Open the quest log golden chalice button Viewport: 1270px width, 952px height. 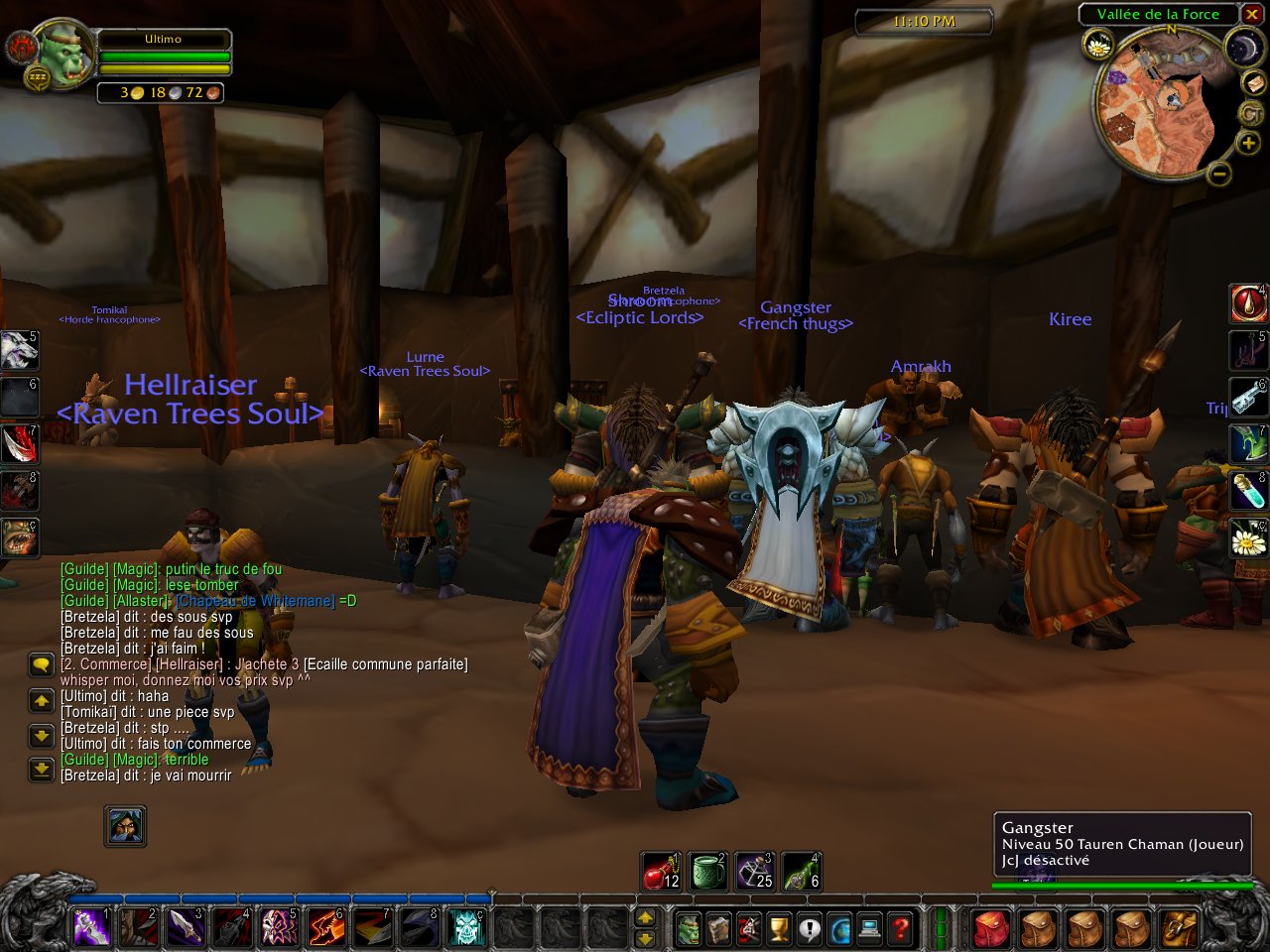click(780, 929)
